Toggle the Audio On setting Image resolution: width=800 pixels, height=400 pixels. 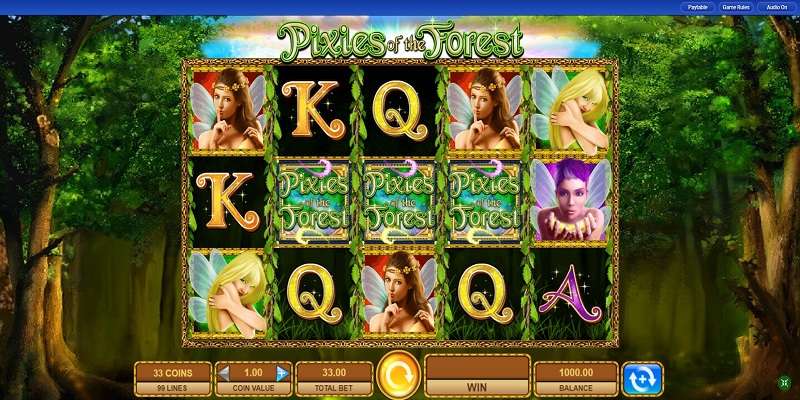[x=776, y=7]
